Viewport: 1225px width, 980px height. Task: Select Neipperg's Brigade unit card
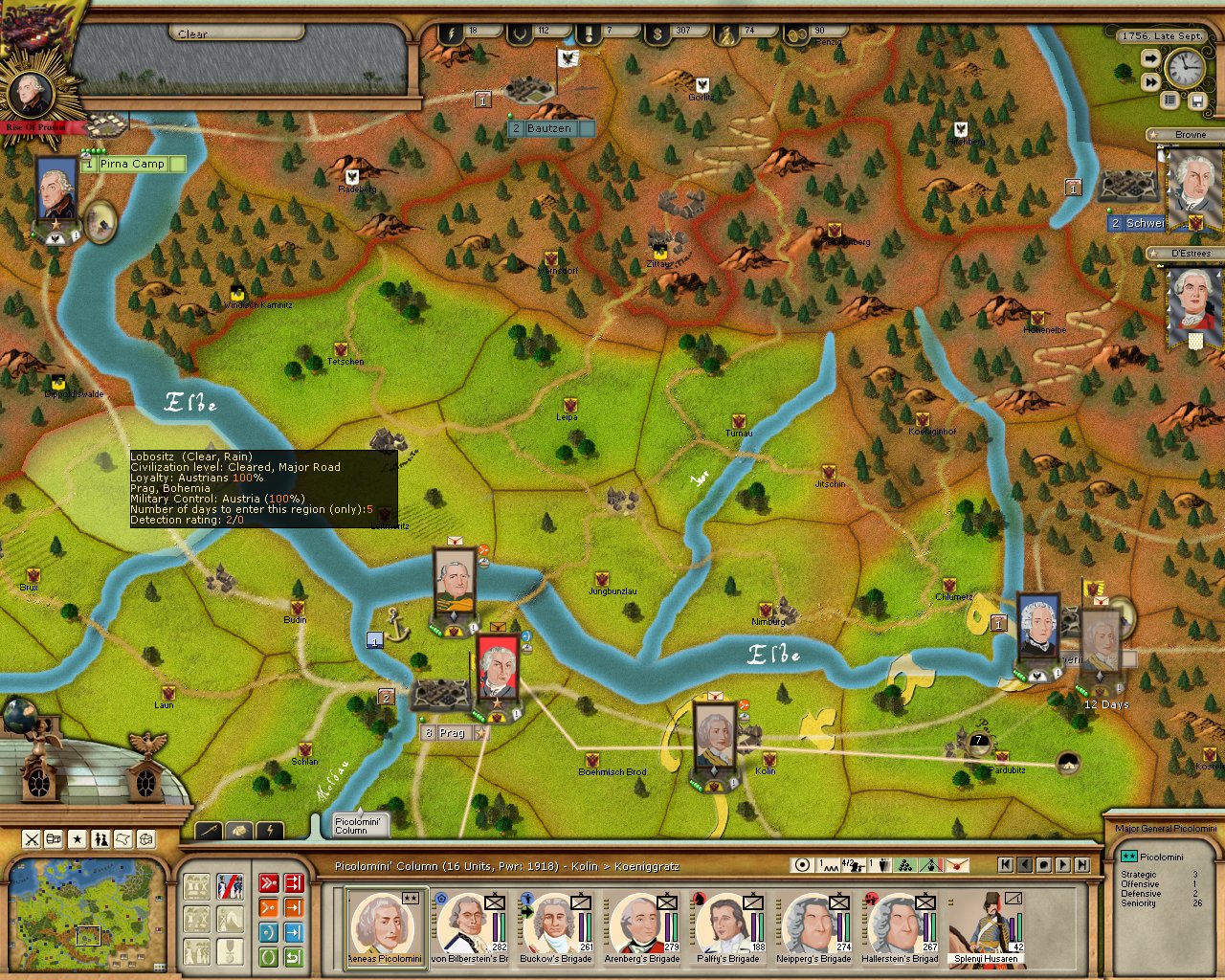point(813,926)
